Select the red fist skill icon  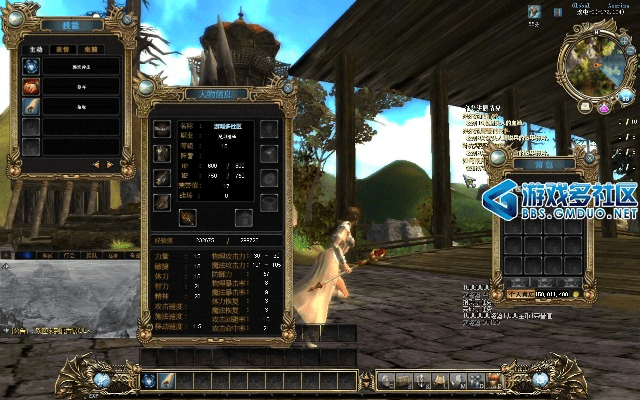32,87
